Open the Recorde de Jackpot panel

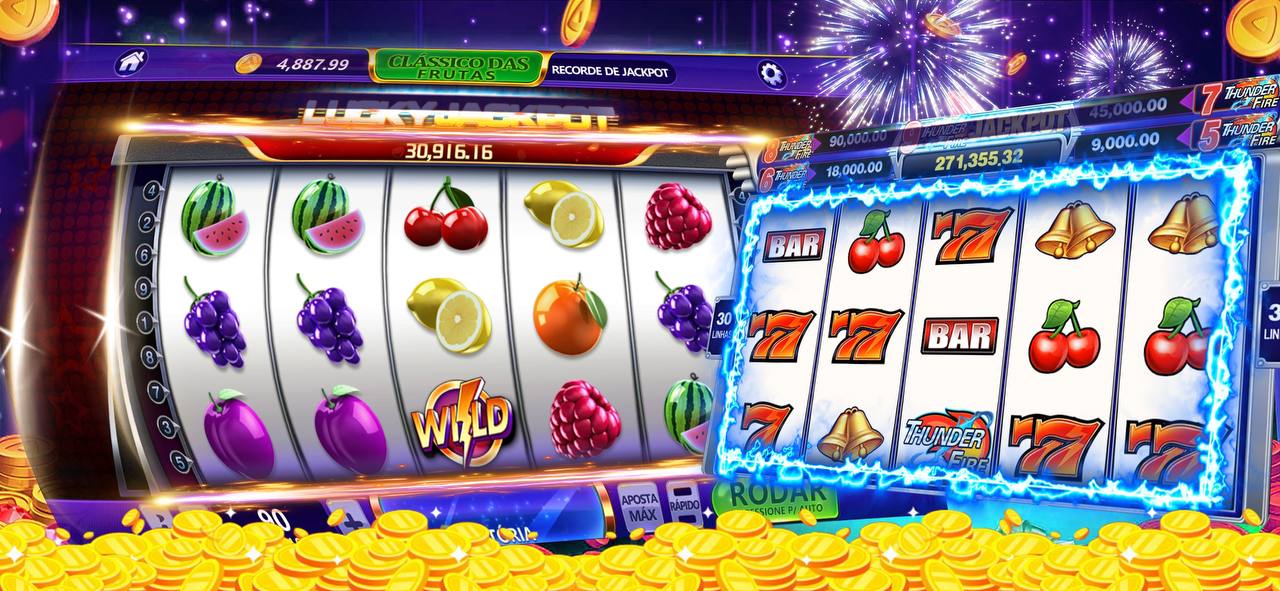pyautogui.click(x=610, y=72)
